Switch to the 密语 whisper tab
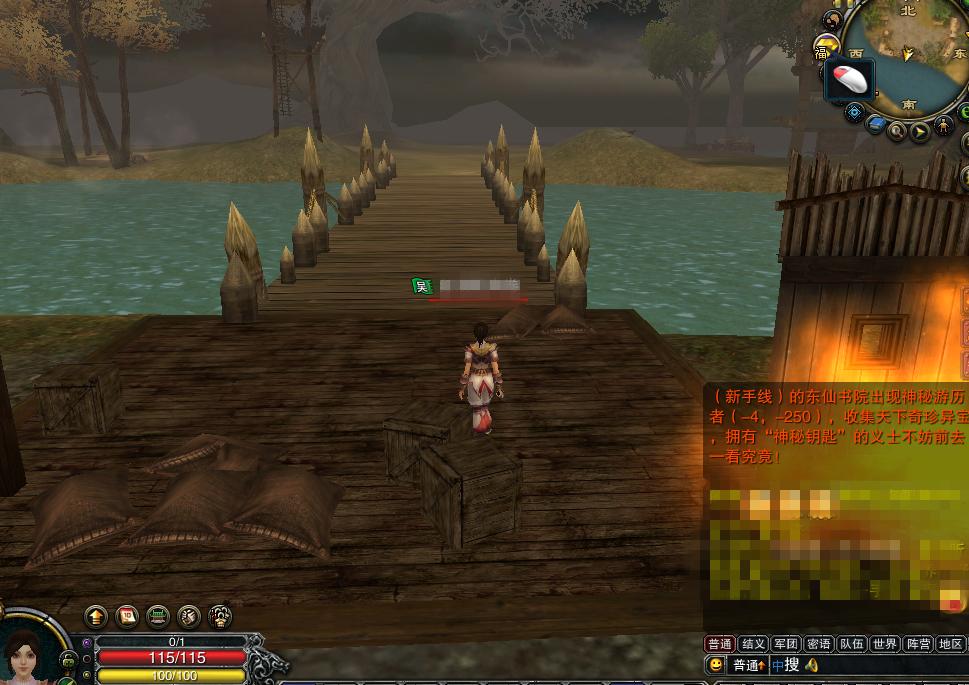 818,644
